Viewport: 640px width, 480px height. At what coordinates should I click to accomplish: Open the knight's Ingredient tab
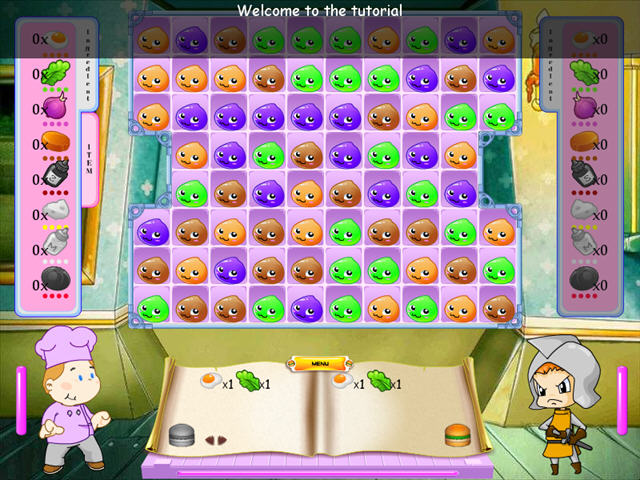pos(551,64)
